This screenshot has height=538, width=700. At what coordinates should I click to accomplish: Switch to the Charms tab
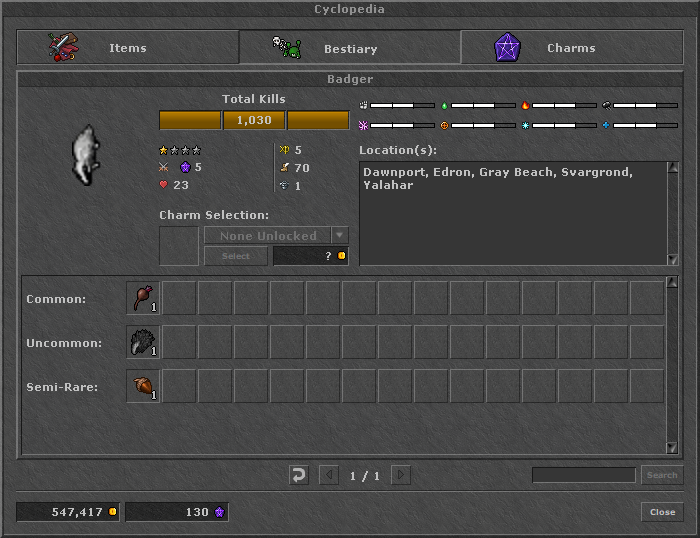(x=570, y=48)
